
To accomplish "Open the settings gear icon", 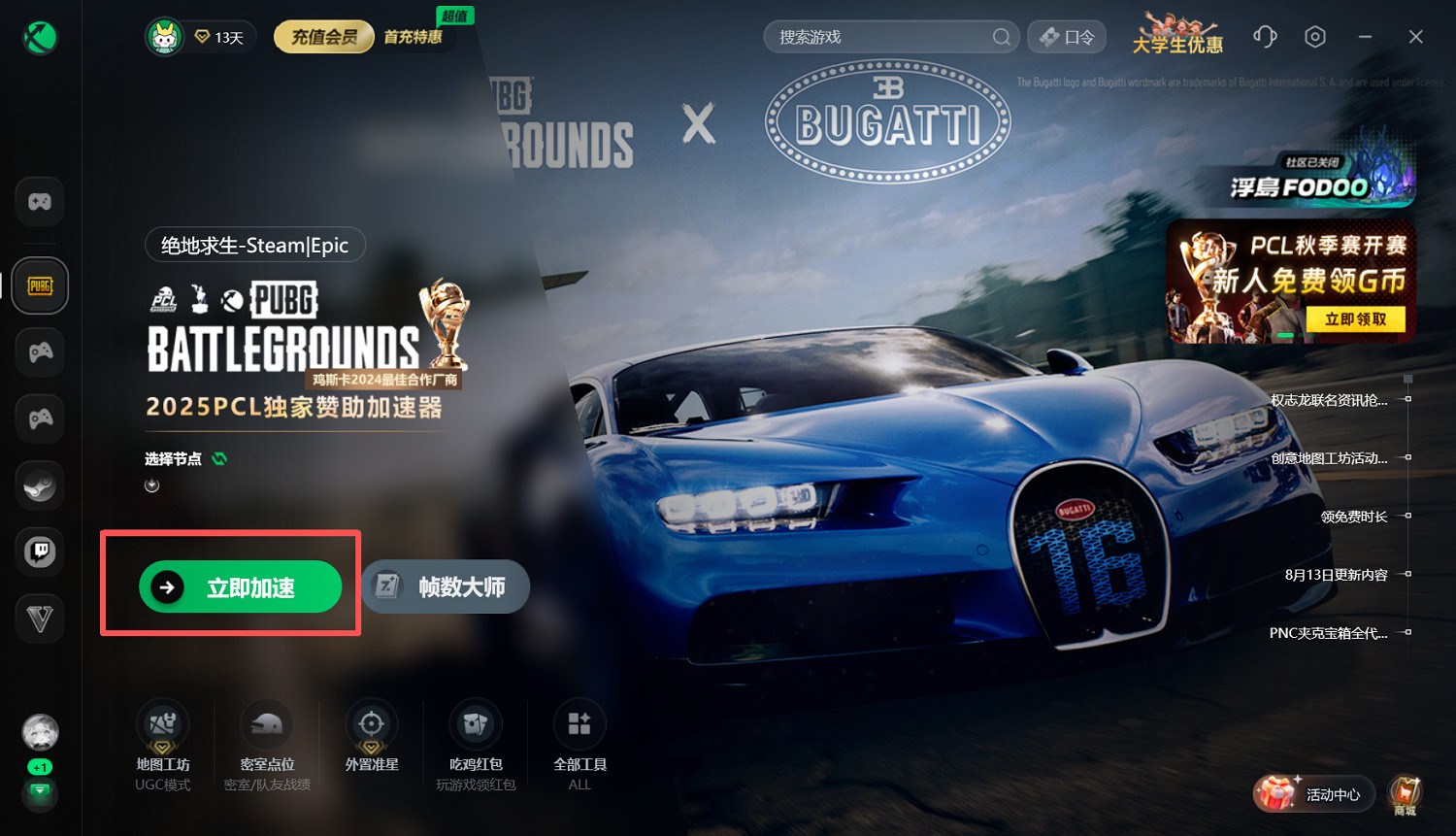I will click(x=1315, y=36).
